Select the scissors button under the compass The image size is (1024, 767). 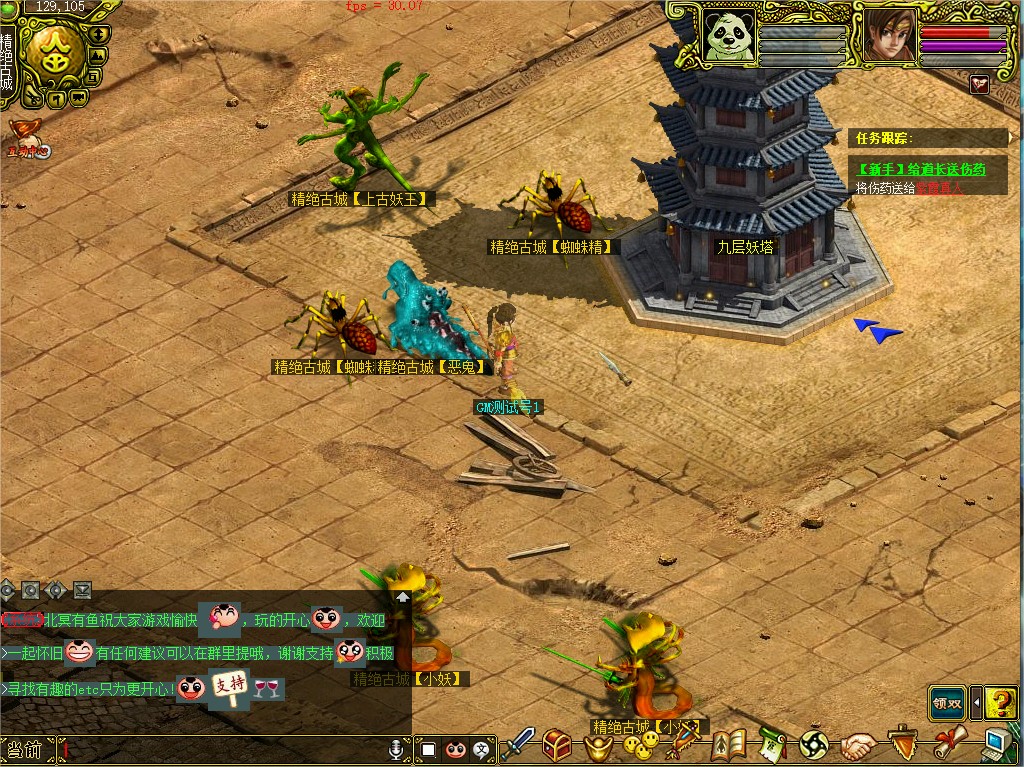point(32,98)
